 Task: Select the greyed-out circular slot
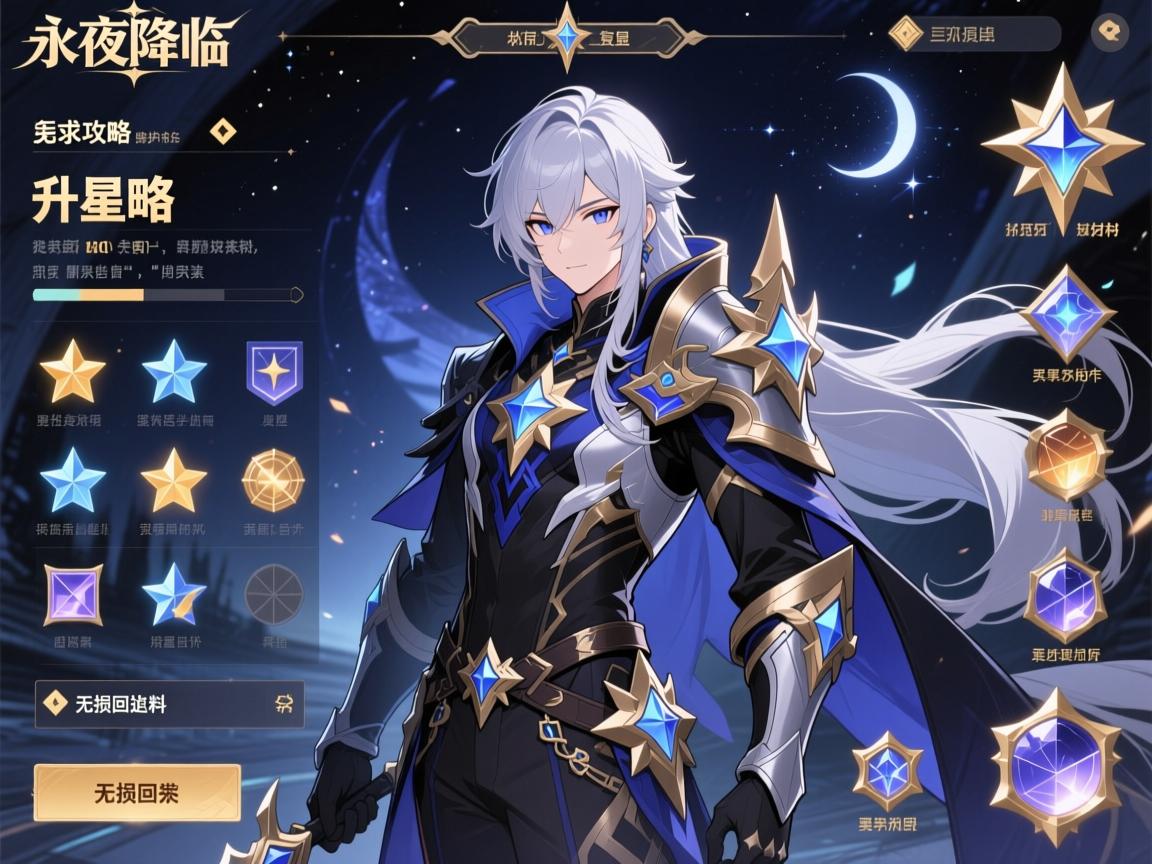[x=273, y=593]
